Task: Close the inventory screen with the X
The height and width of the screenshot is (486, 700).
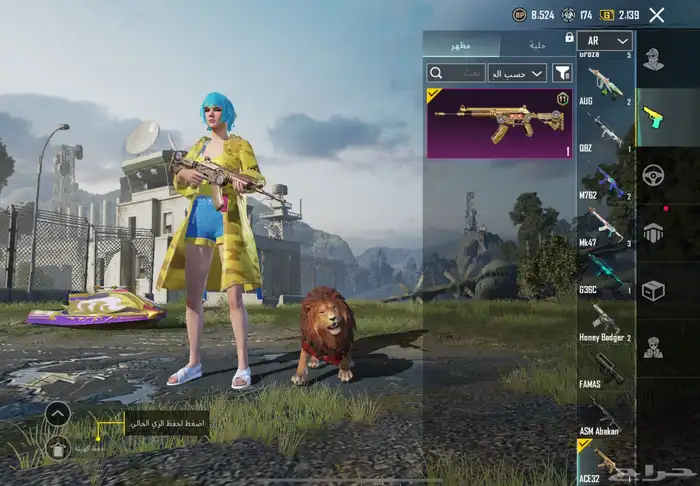Action: [656, 15]
